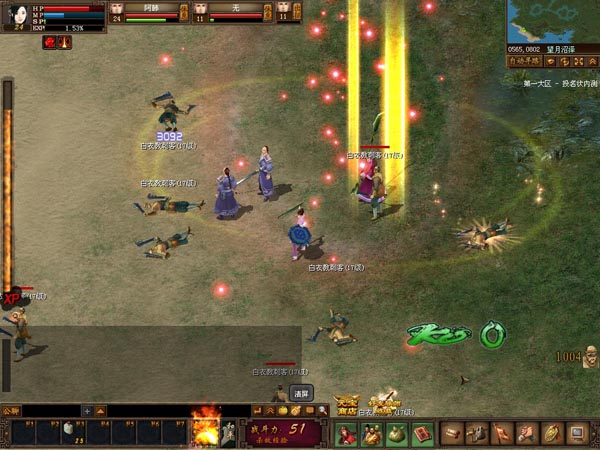
Task: Click the green ring icon
Action: pos(491,335)
